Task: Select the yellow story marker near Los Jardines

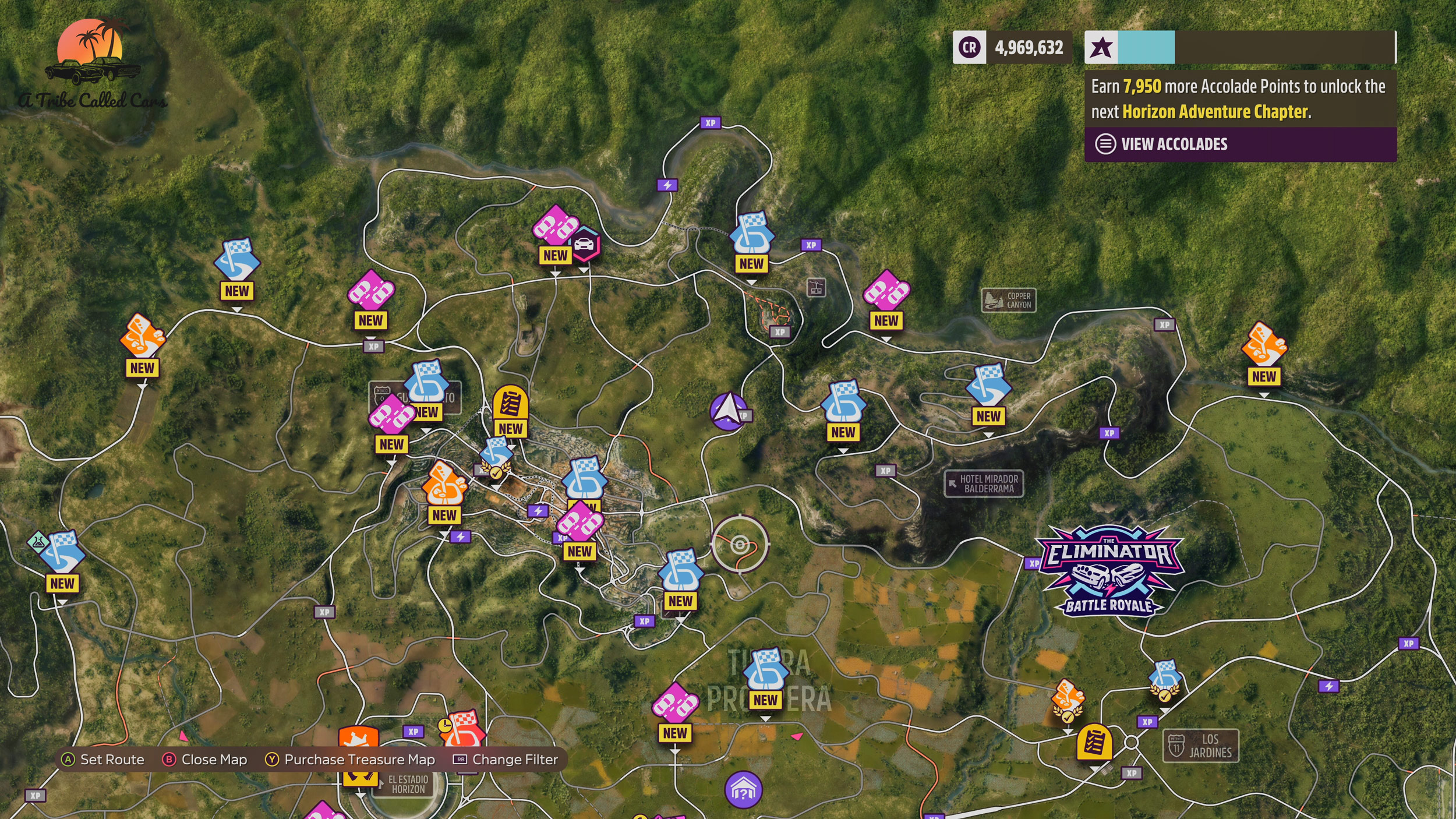Action: [1094, 743]
